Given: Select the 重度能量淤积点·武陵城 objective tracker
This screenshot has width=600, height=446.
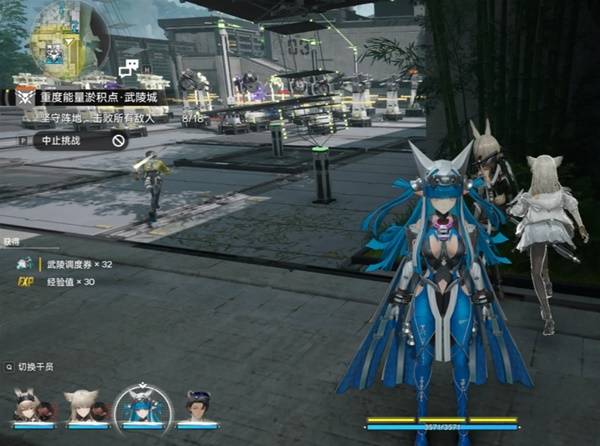Looking at the screenshot, I should pyautogui.click(x=98, y=97).
